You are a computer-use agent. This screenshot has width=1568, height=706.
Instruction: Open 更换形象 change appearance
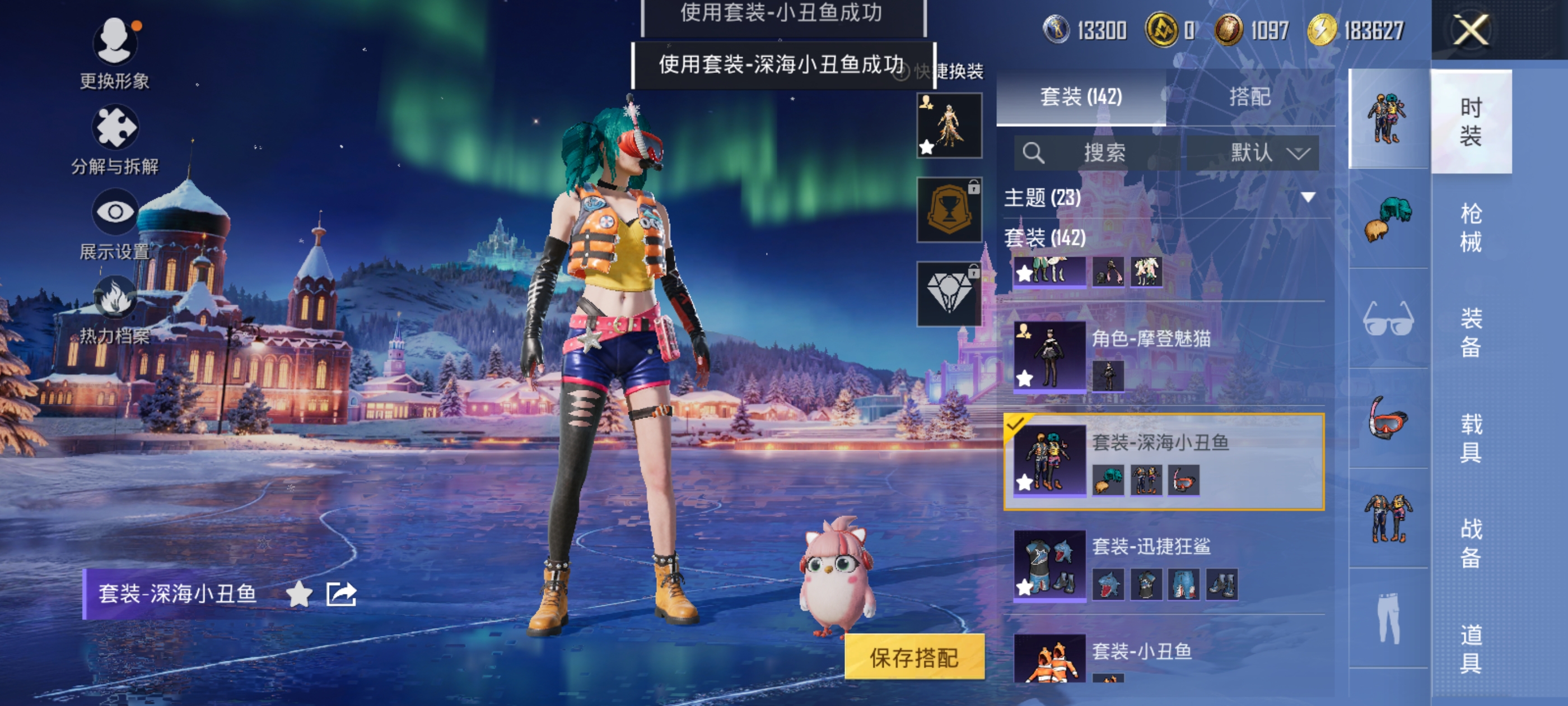[x=114, y=42]
